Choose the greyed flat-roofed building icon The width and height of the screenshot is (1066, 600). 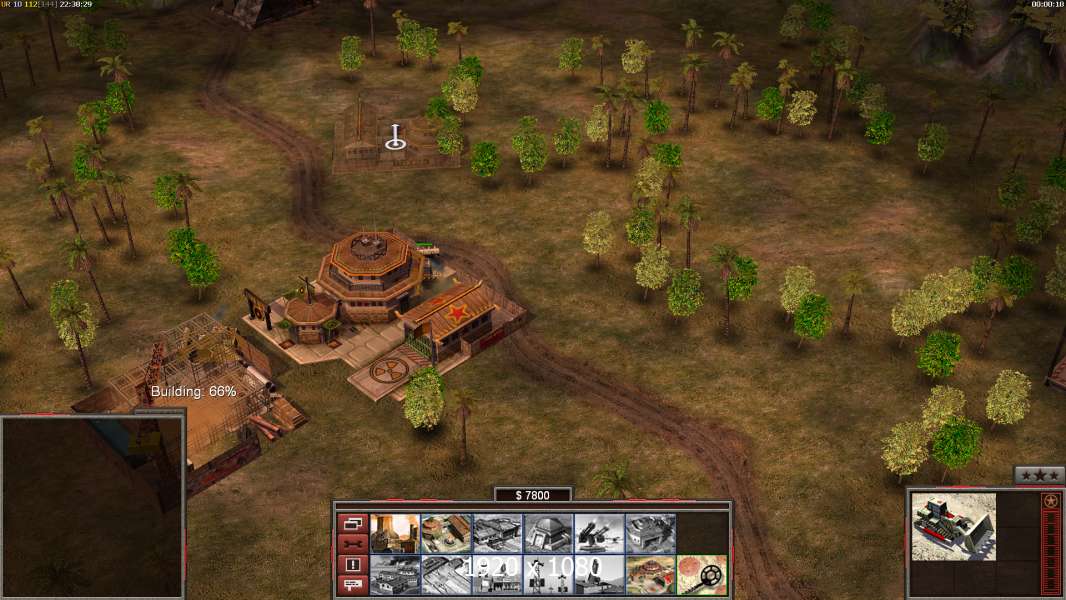(x=650, y=533)
